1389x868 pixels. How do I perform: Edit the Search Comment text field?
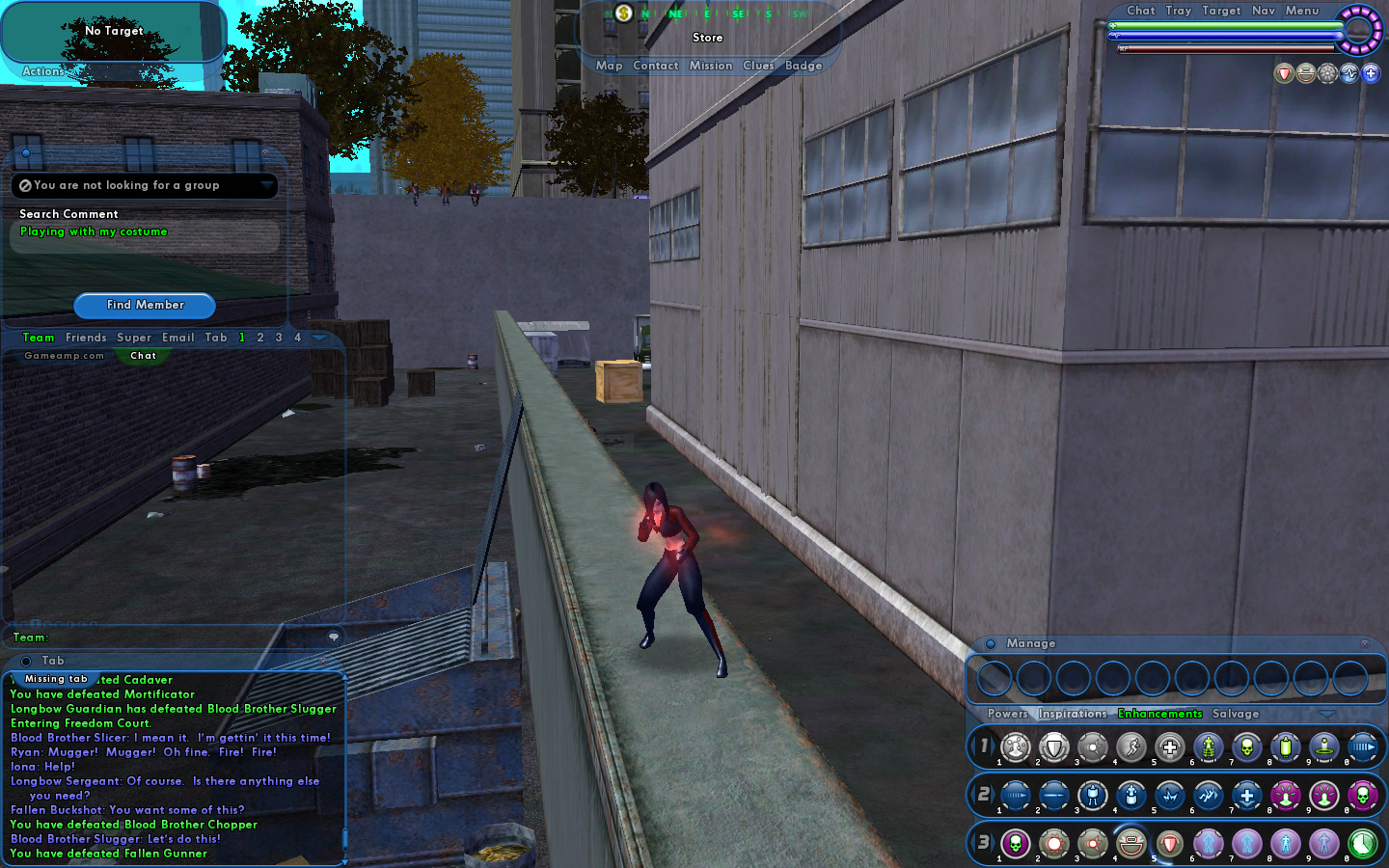point(145,232)
